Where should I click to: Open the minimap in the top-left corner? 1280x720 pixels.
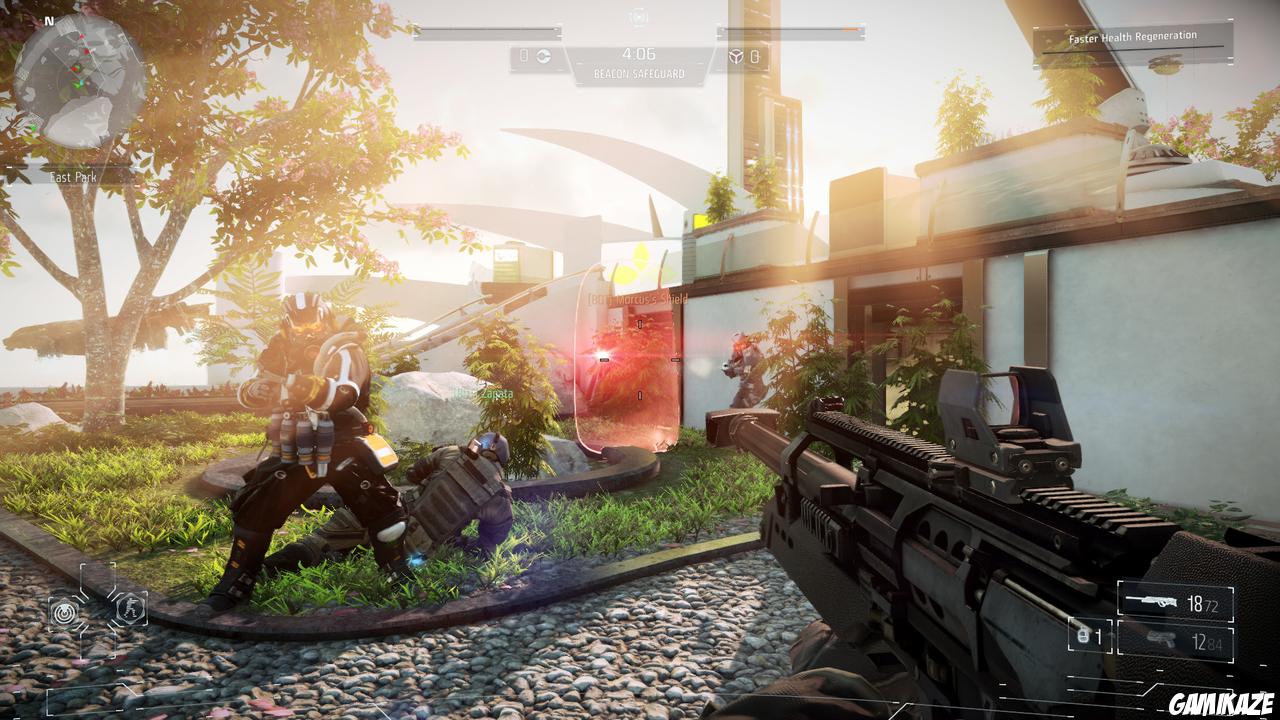pos(78,78)
